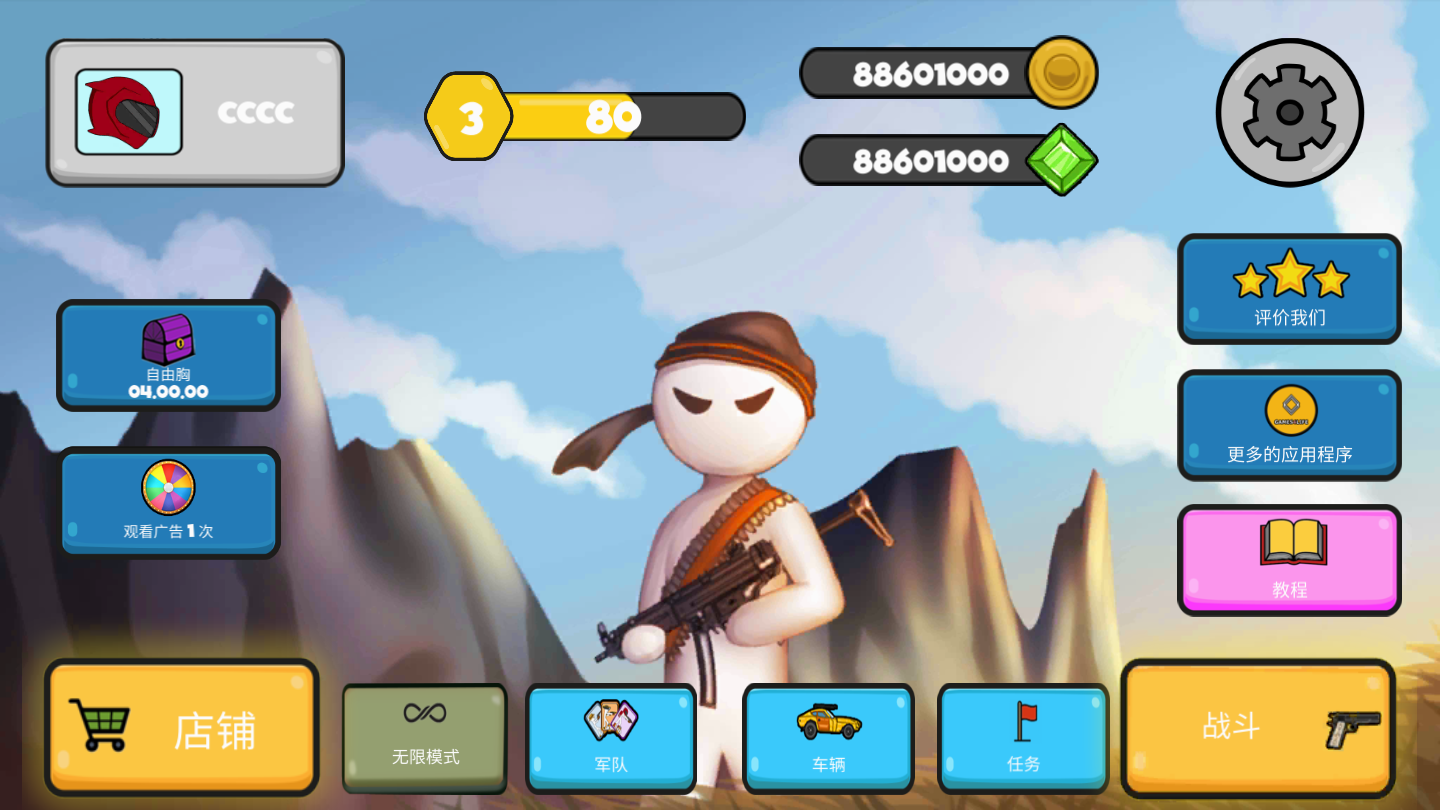Open the 军队 army menu

coord(610,738)
